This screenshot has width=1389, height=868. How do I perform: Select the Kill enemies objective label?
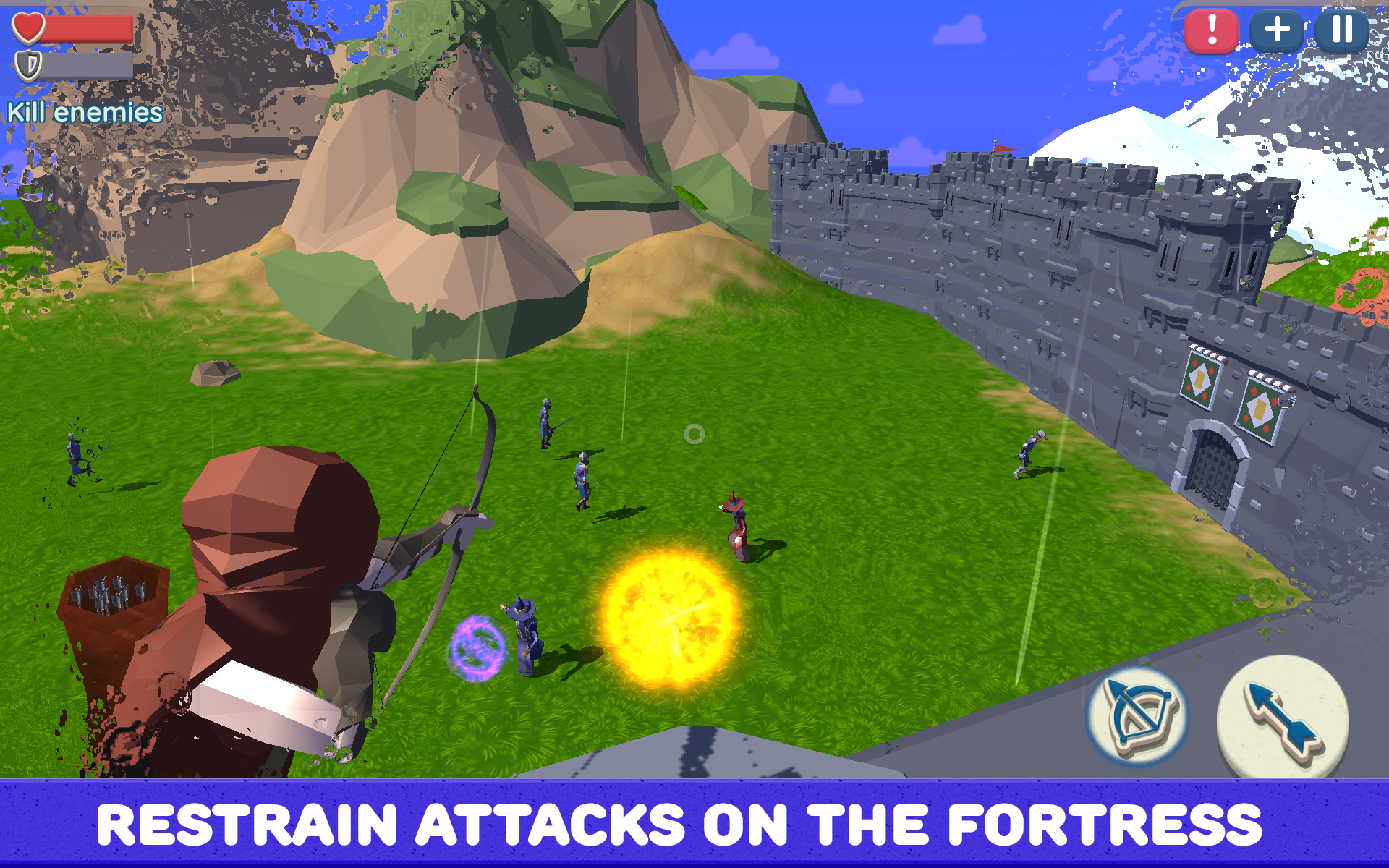click(x=85, y=112)
